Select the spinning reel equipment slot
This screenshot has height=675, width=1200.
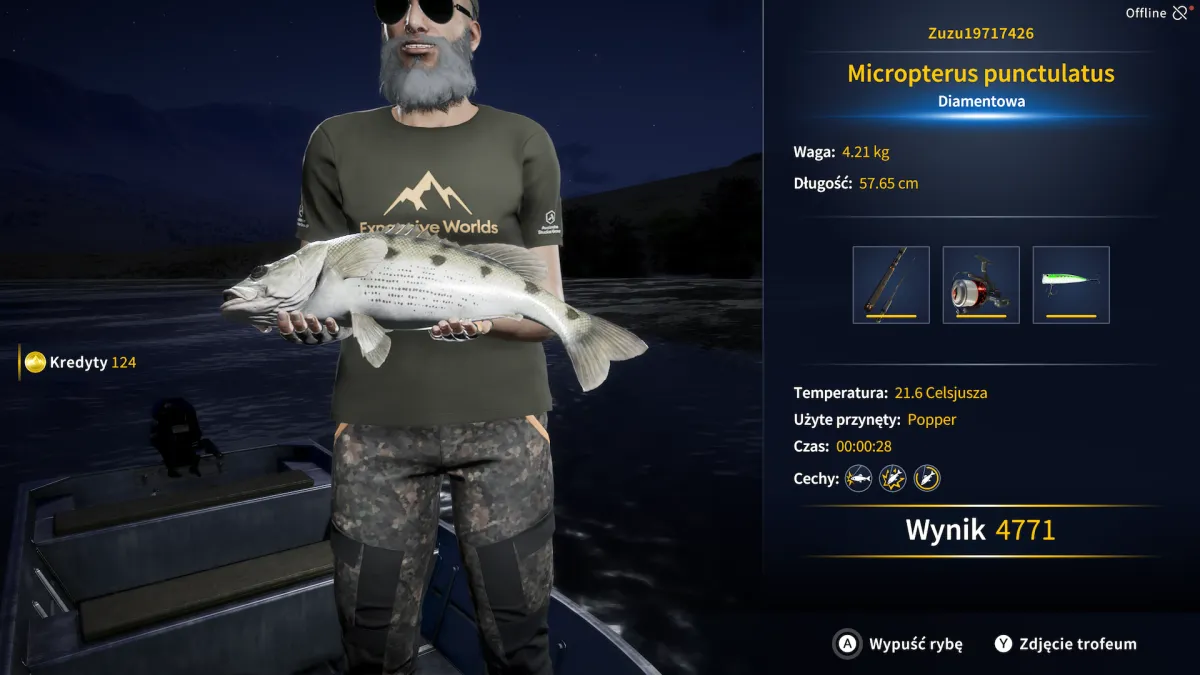click(981, 285)
